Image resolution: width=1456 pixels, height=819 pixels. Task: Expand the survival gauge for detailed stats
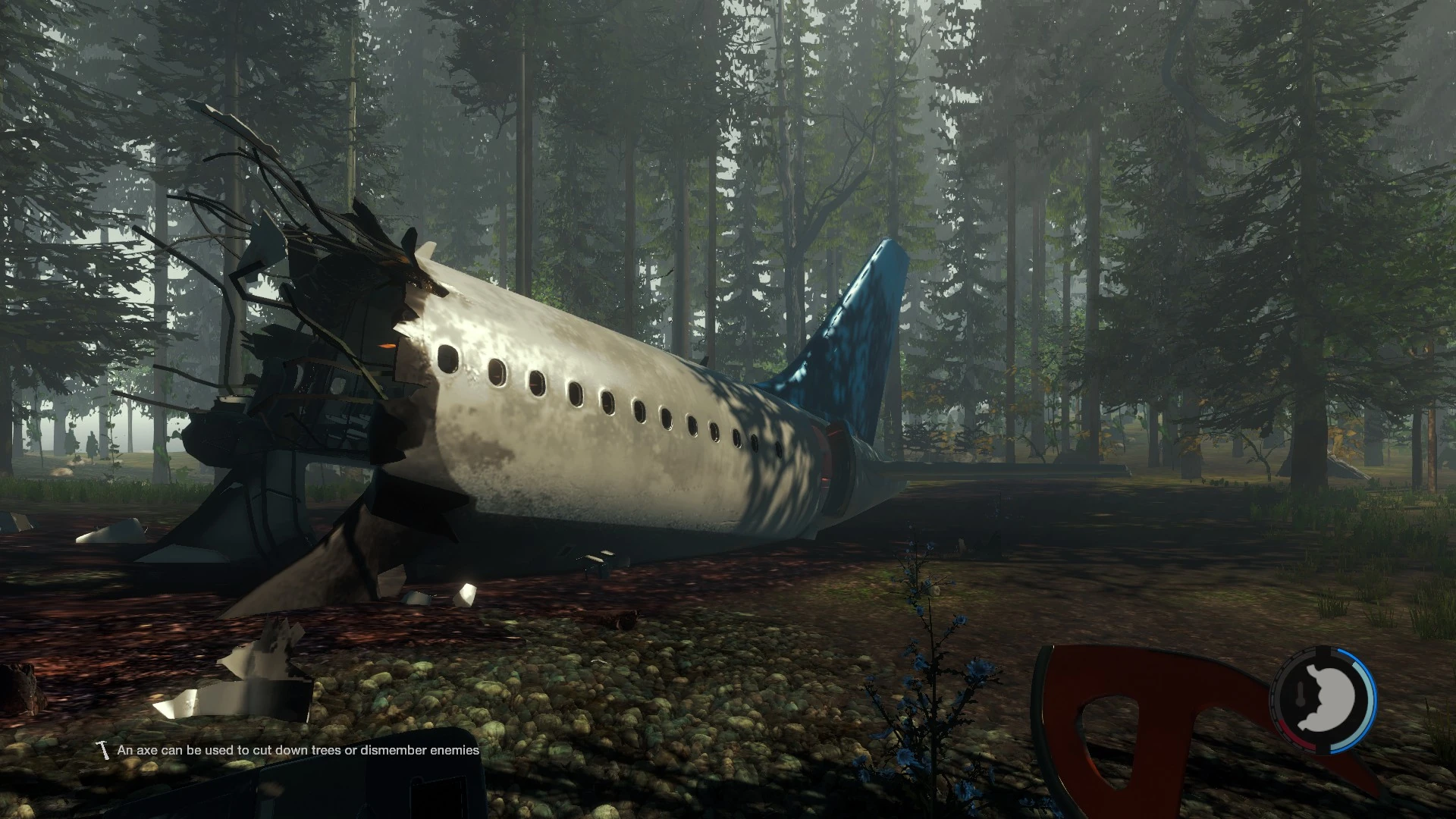[1330, 698]
